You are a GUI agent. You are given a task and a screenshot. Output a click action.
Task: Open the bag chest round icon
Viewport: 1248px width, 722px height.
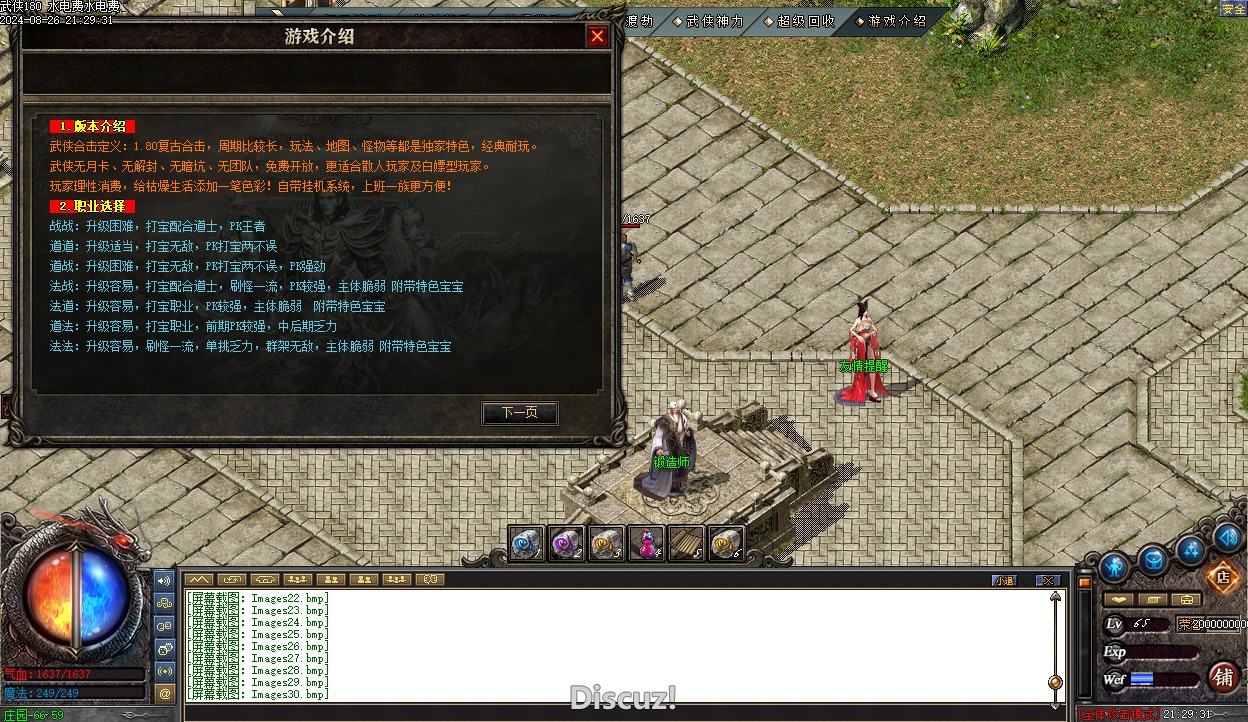pos(1153,559)
